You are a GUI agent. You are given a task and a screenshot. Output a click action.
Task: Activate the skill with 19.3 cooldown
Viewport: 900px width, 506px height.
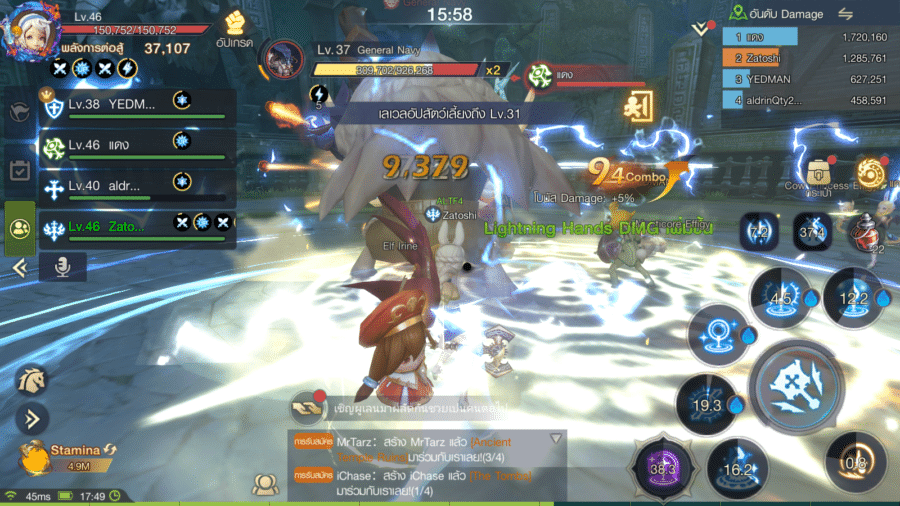707,403
